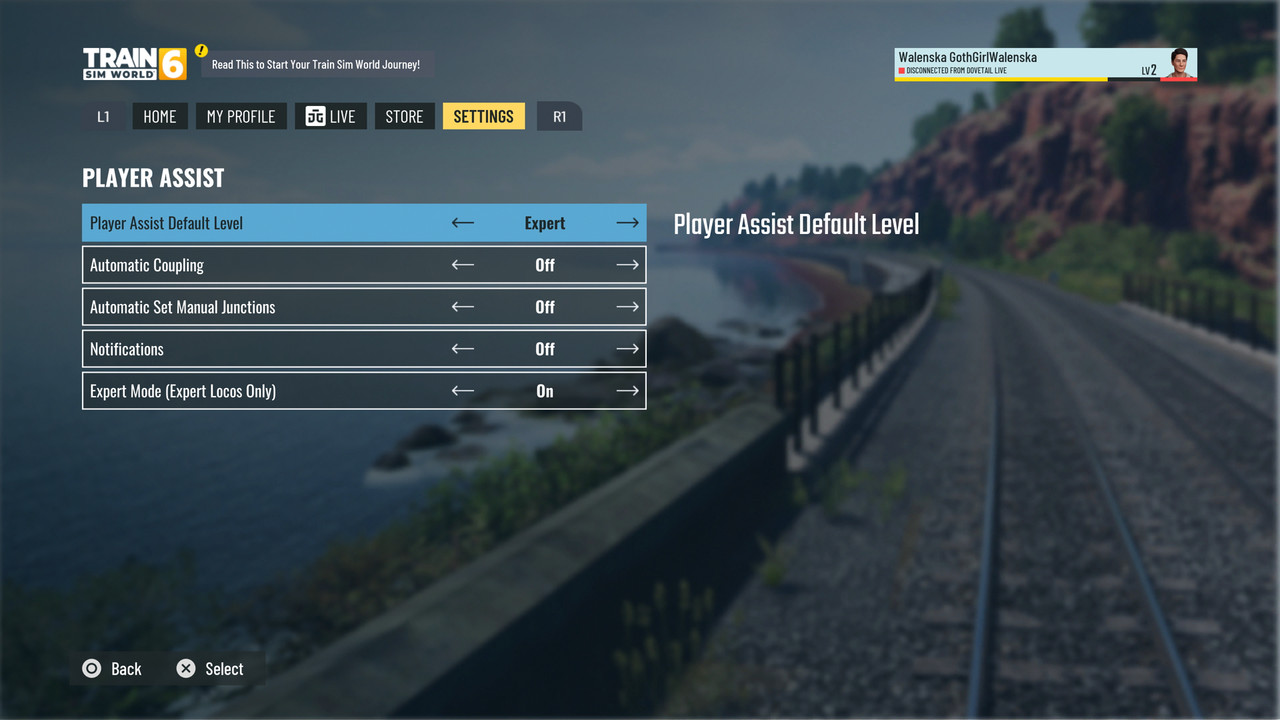
Task: Open the STORE tab
Action: point(404,116)
